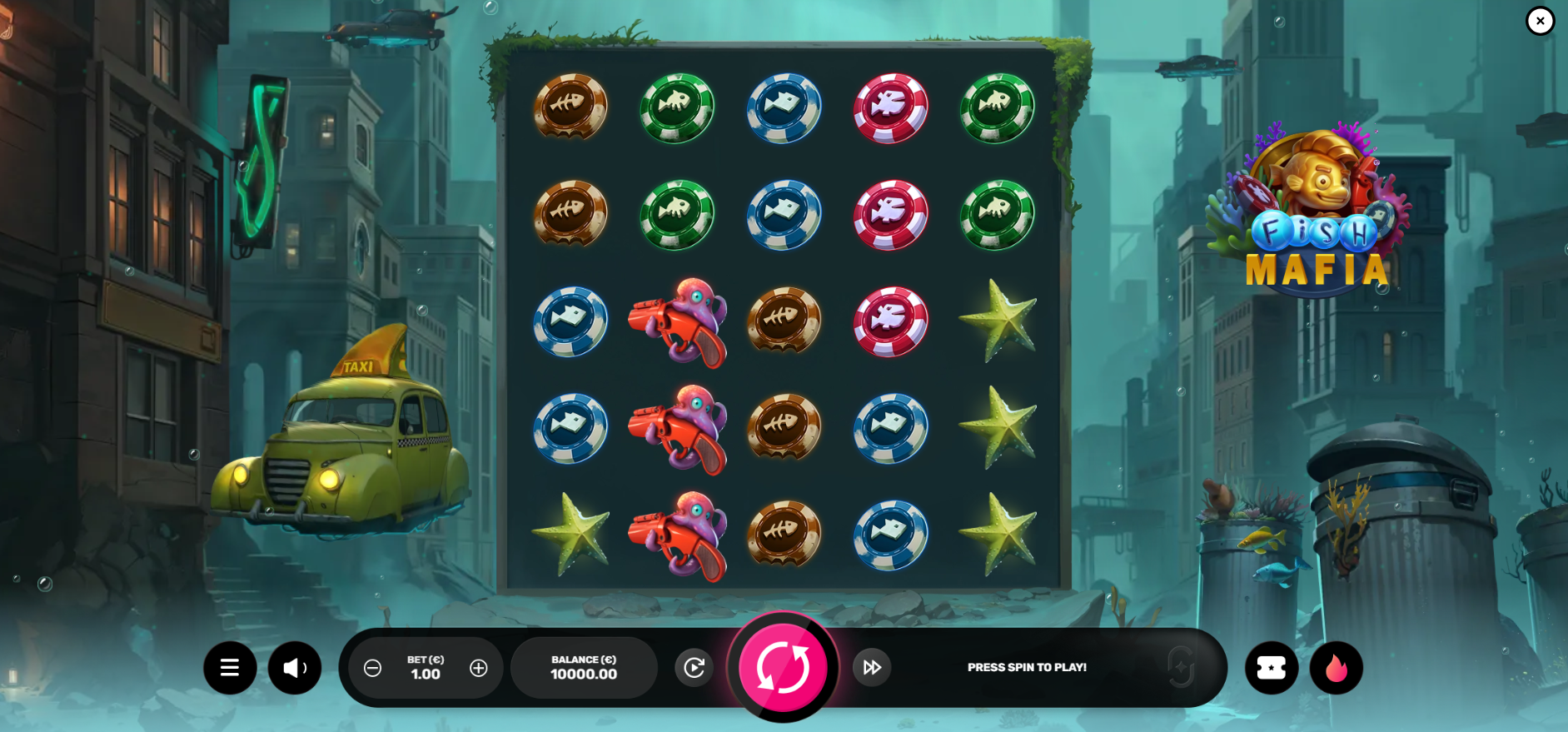1568x732 pixels.
Task: Close the game window
Action: point(1540,21)
